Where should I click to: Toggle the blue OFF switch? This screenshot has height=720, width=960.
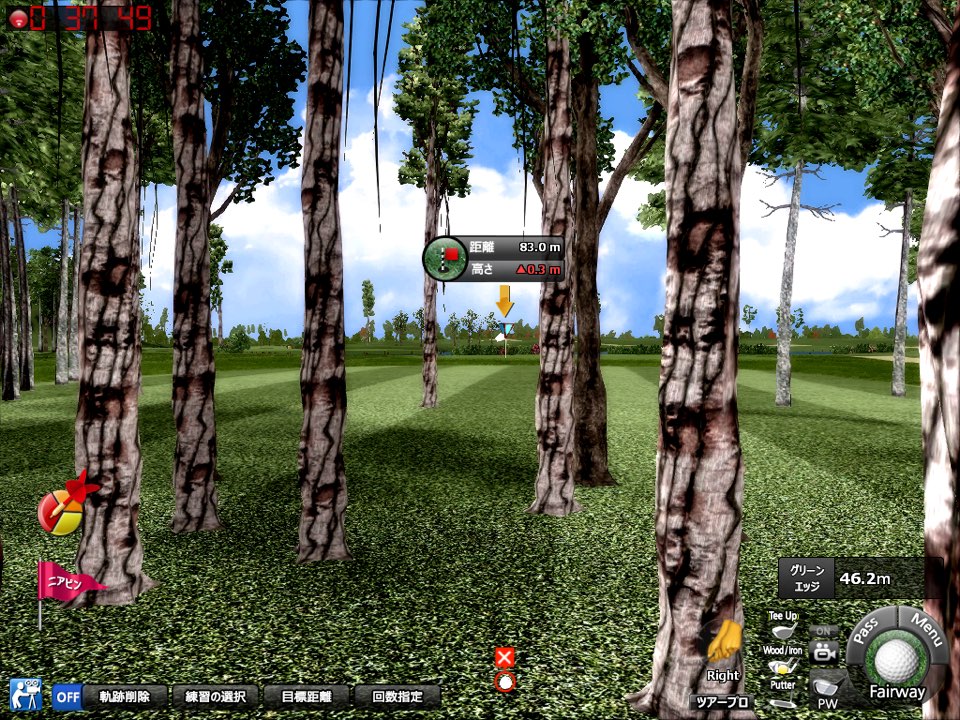pos(67,696)
